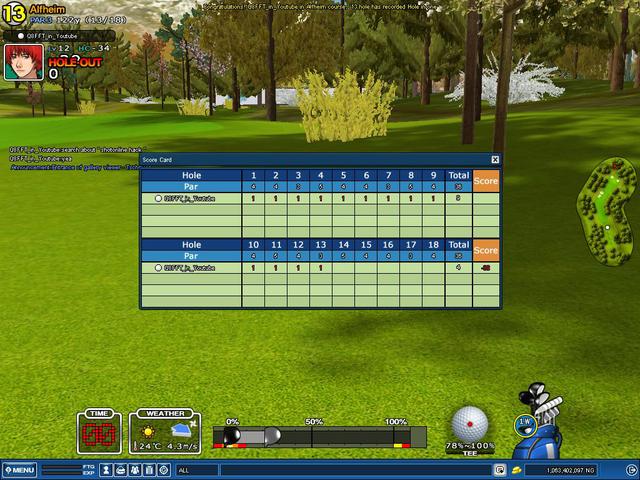The width and height of the screenshot is (640, 480).
Task: Open the MENU button
Action: click(19, 470)
